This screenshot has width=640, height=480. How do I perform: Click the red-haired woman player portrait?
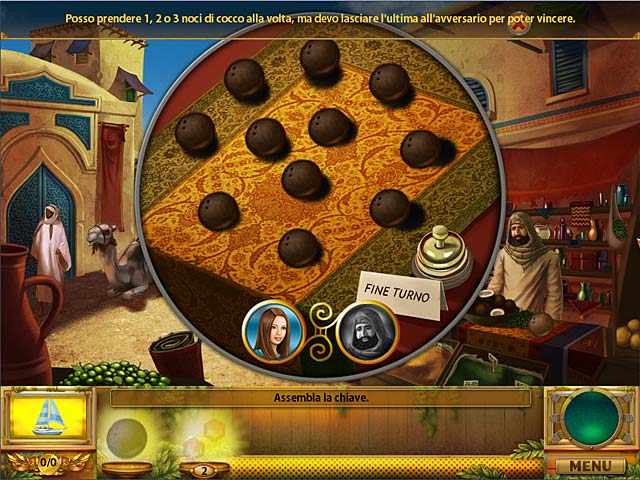(x=272, y=330)
